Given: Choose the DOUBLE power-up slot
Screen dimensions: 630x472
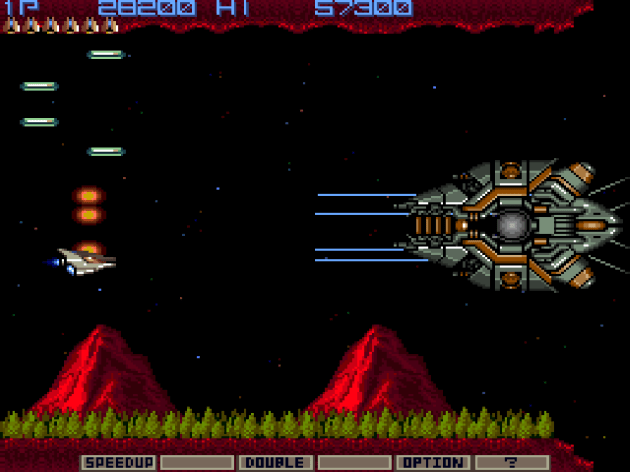Looking at the screenshot, I should point(274,462).
